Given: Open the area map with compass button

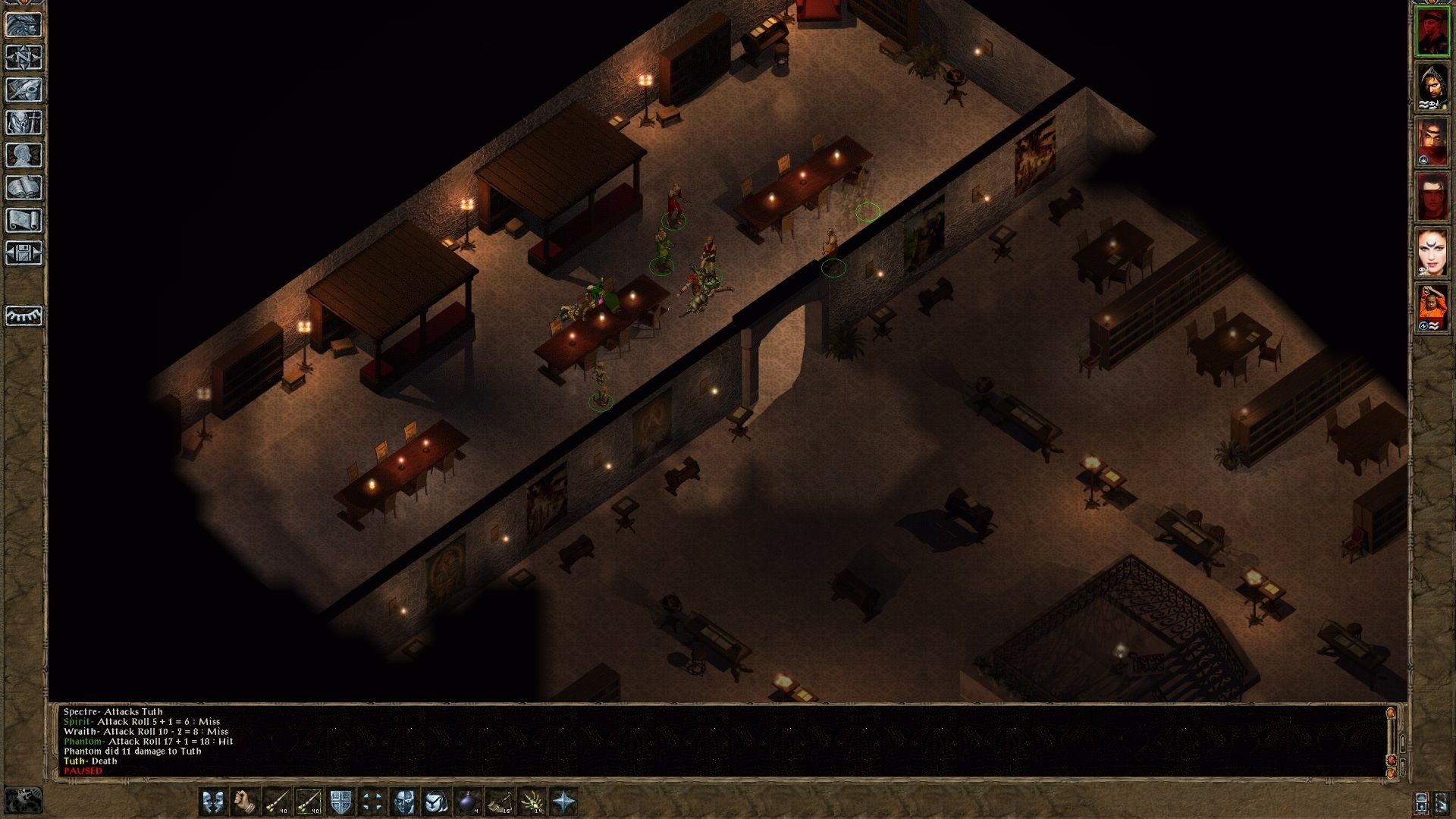Looking at the screenshot, I should point(24,58).
